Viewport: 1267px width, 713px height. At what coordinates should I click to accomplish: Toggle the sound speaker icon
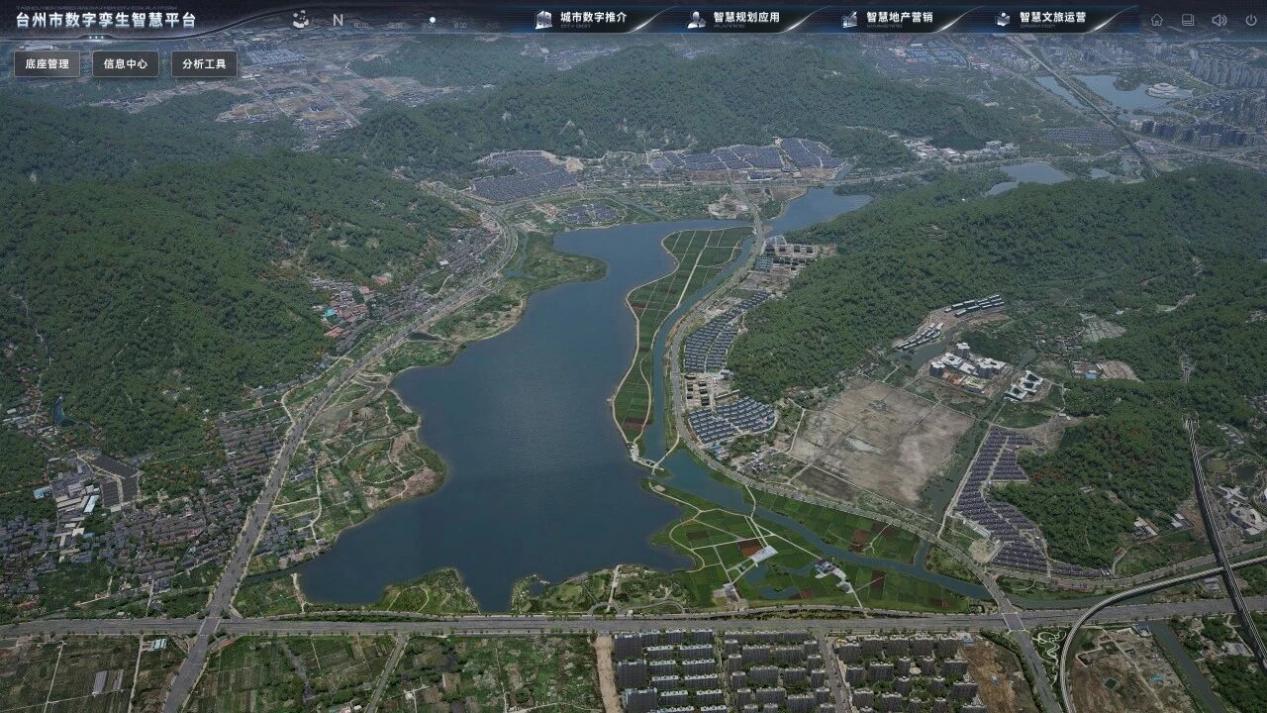[x=1219, y=19]
